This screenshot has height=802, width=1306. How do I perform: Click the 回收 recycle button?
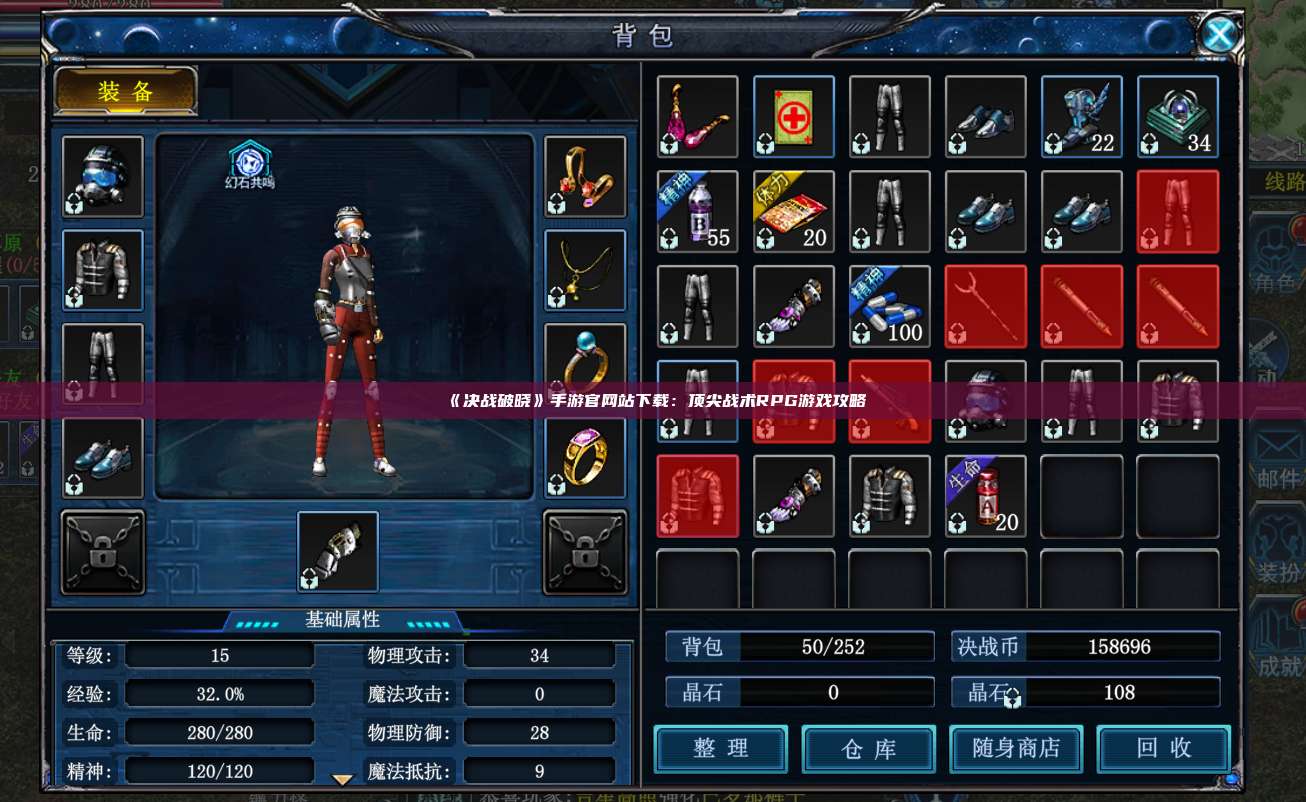tap(1163, 748)
